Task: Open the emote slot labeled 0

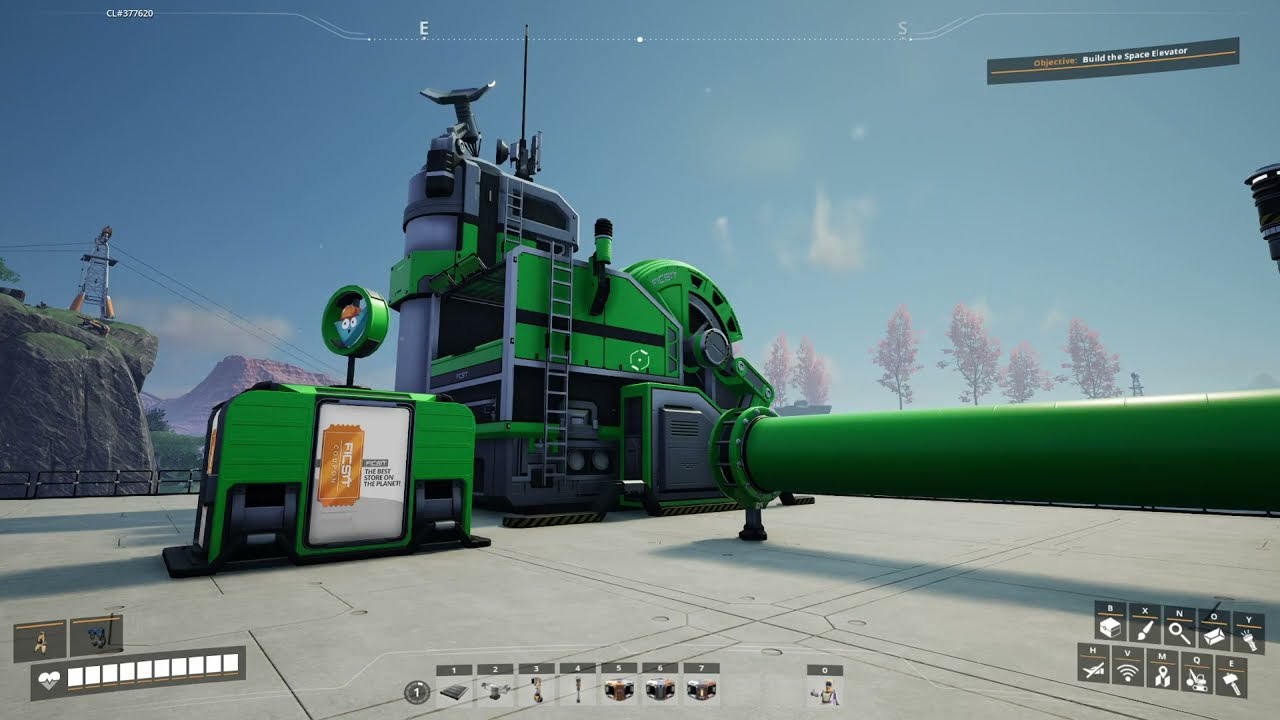Action: point(825,691)
